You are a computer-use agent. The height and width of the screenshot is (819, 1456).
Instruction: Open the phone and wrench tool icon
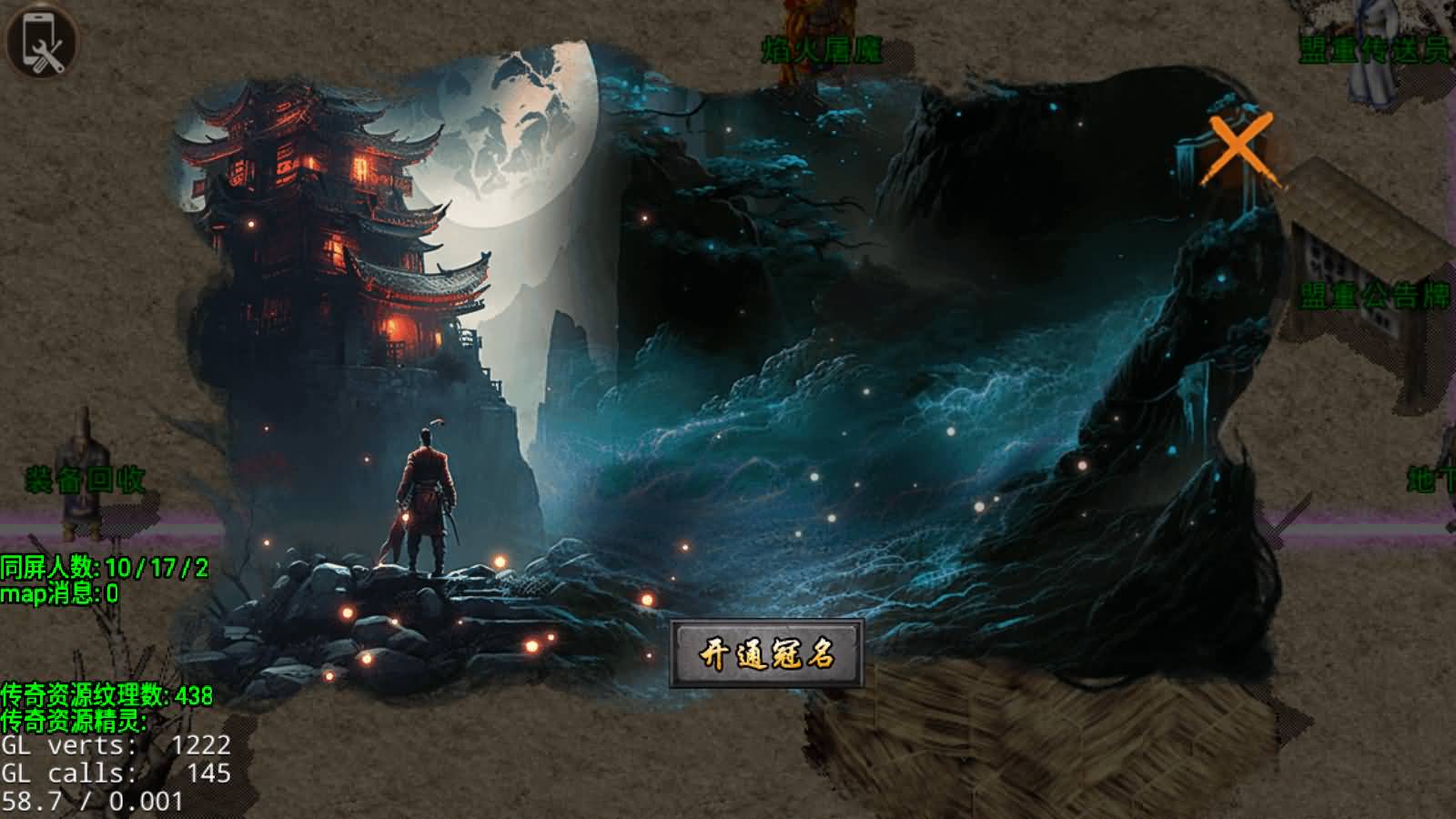[40, 41]
